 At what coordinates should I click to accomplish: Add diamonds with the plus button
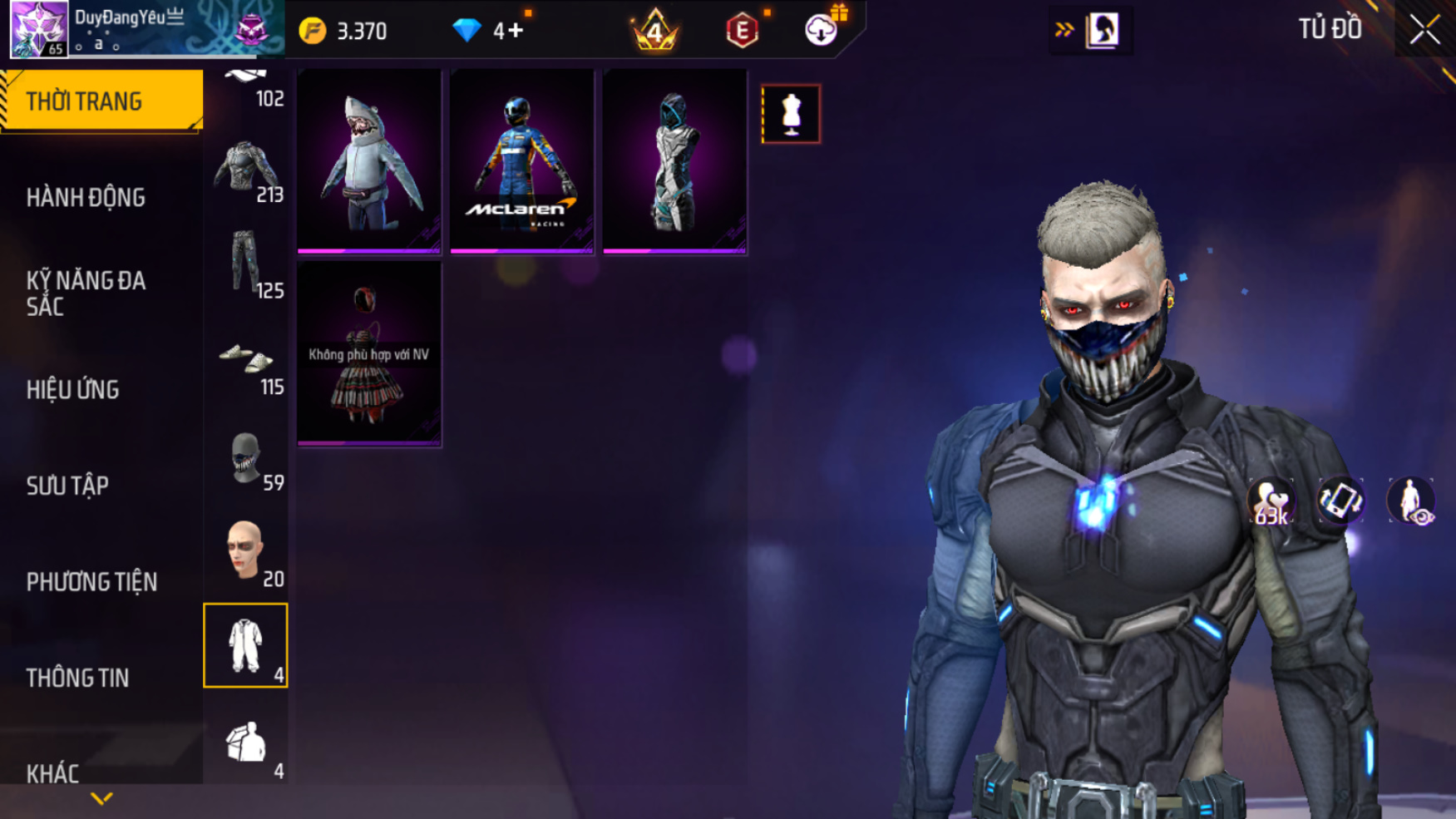[x=516, y=31]
